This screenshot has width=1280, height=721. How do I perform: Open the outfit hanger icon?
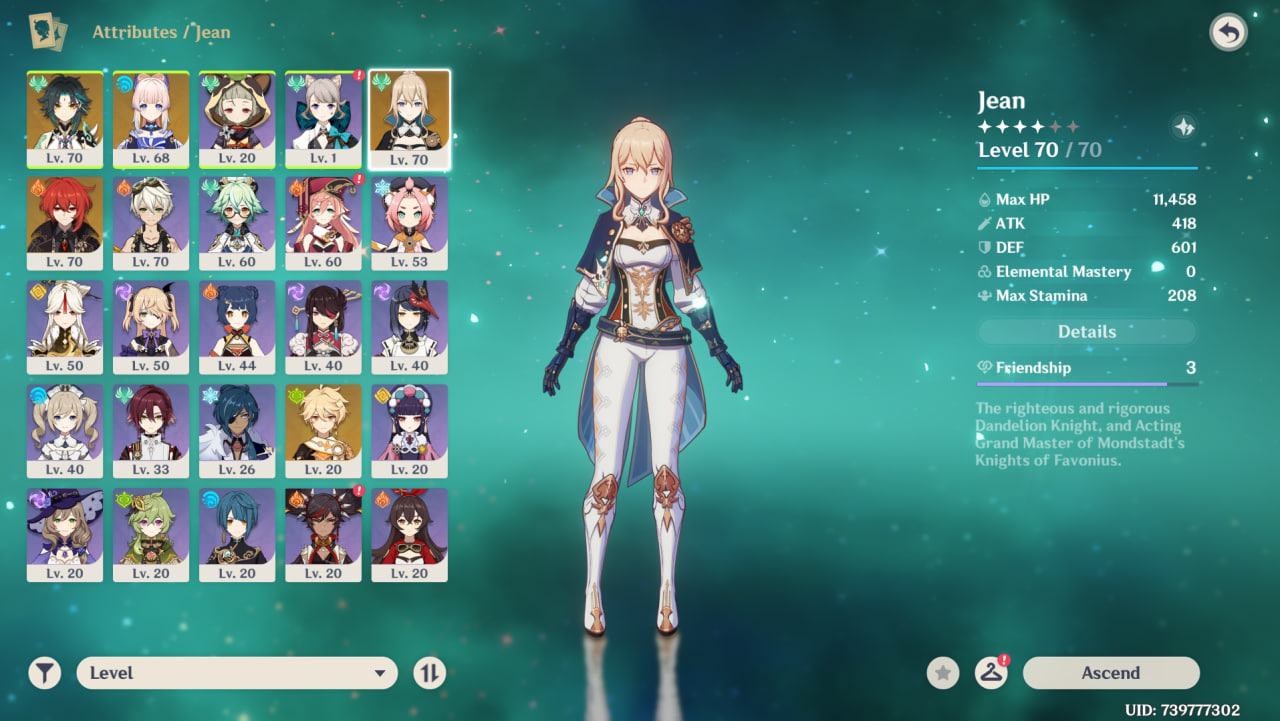(991, 673)
